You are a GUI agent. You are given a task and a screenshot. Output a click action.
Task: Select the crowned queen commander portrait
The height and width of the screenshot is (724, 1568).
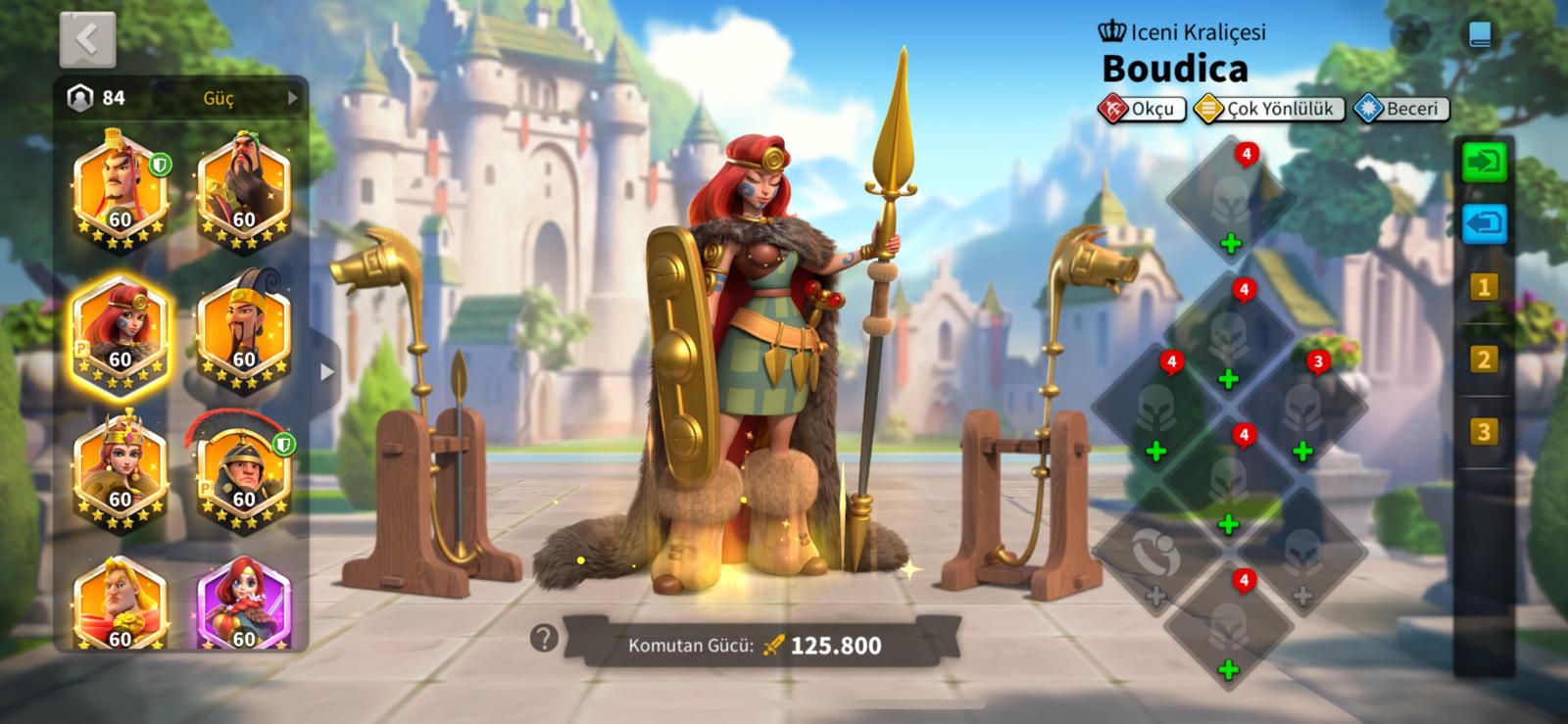coord(120,475)
